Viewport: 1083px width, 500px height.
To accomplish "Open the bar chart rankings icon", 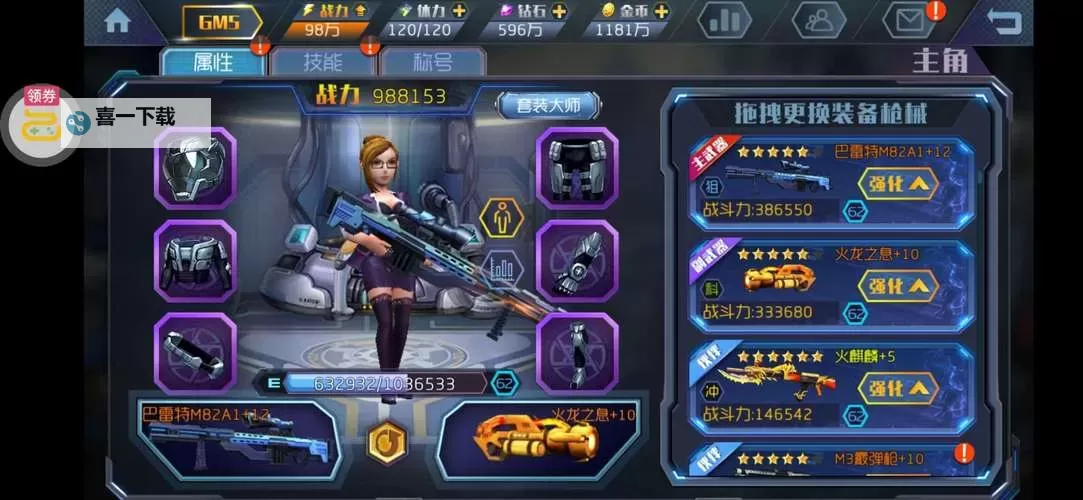I will (724, 20).
